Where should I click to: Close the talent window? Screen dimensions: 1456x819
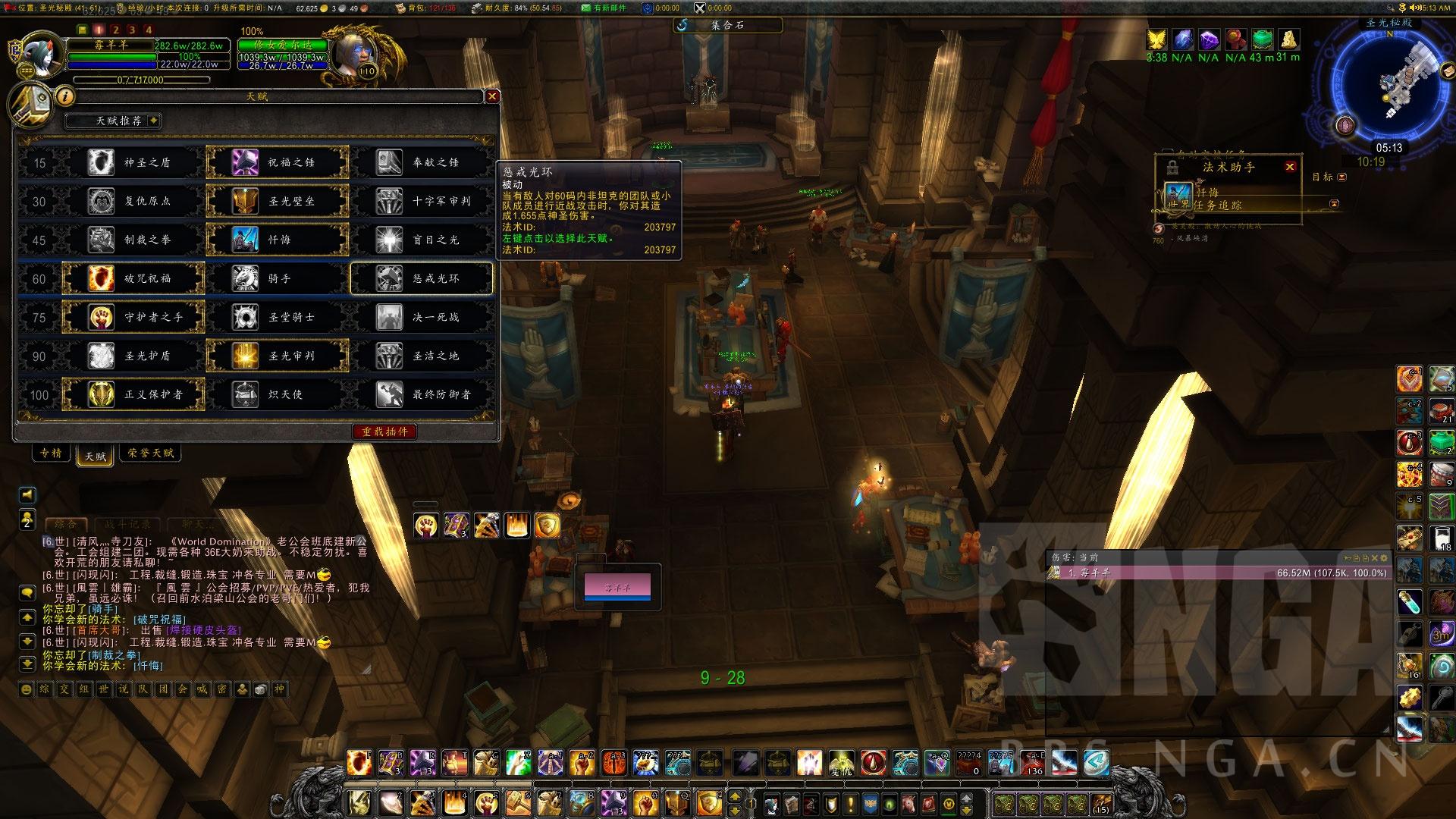click(492, 96)
